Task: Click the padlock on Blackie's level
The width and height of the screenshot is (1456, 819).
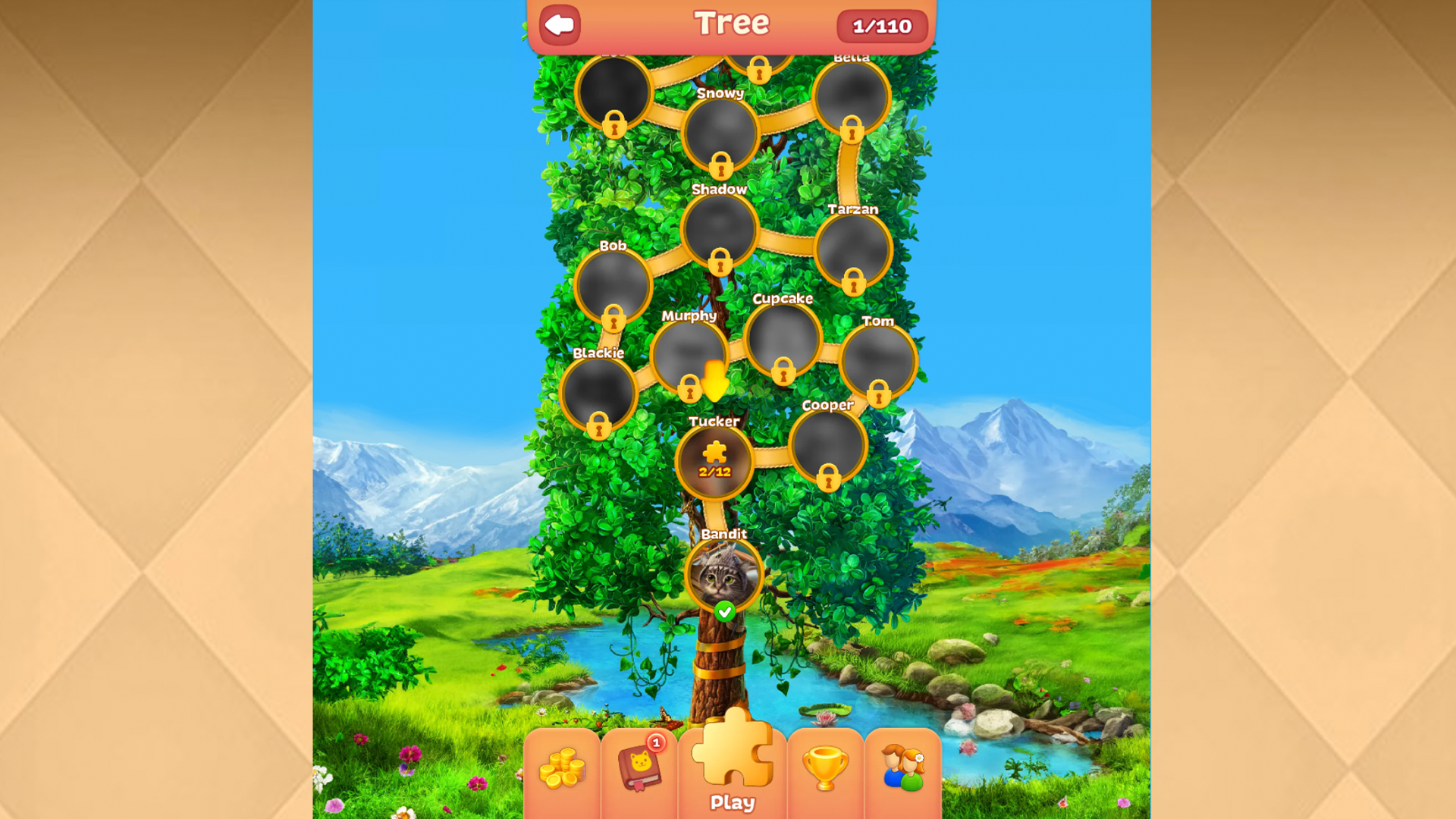Action: click(600, 427)
